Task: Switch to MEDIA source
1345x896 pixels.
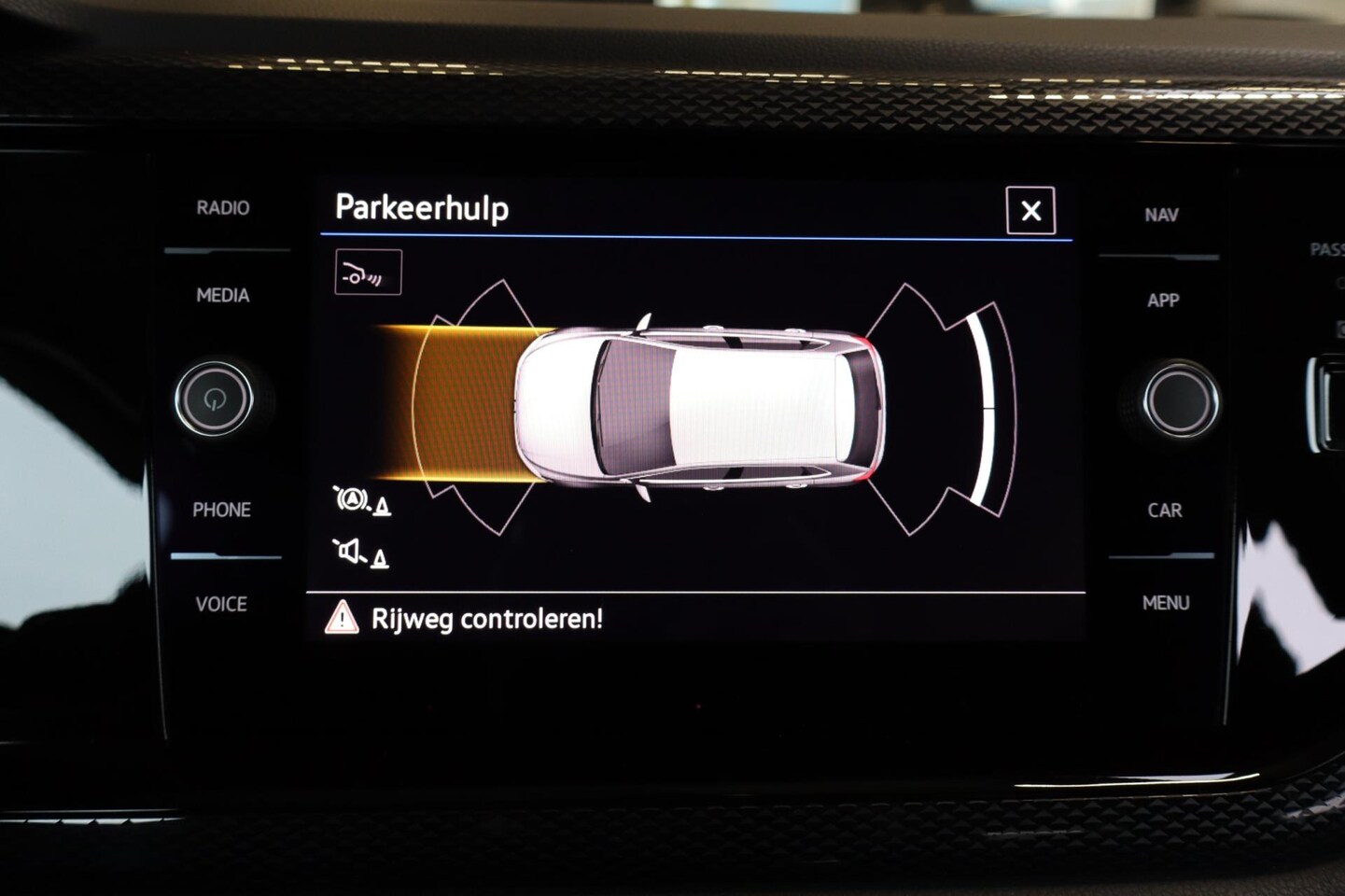Action: tap(222, 296)
